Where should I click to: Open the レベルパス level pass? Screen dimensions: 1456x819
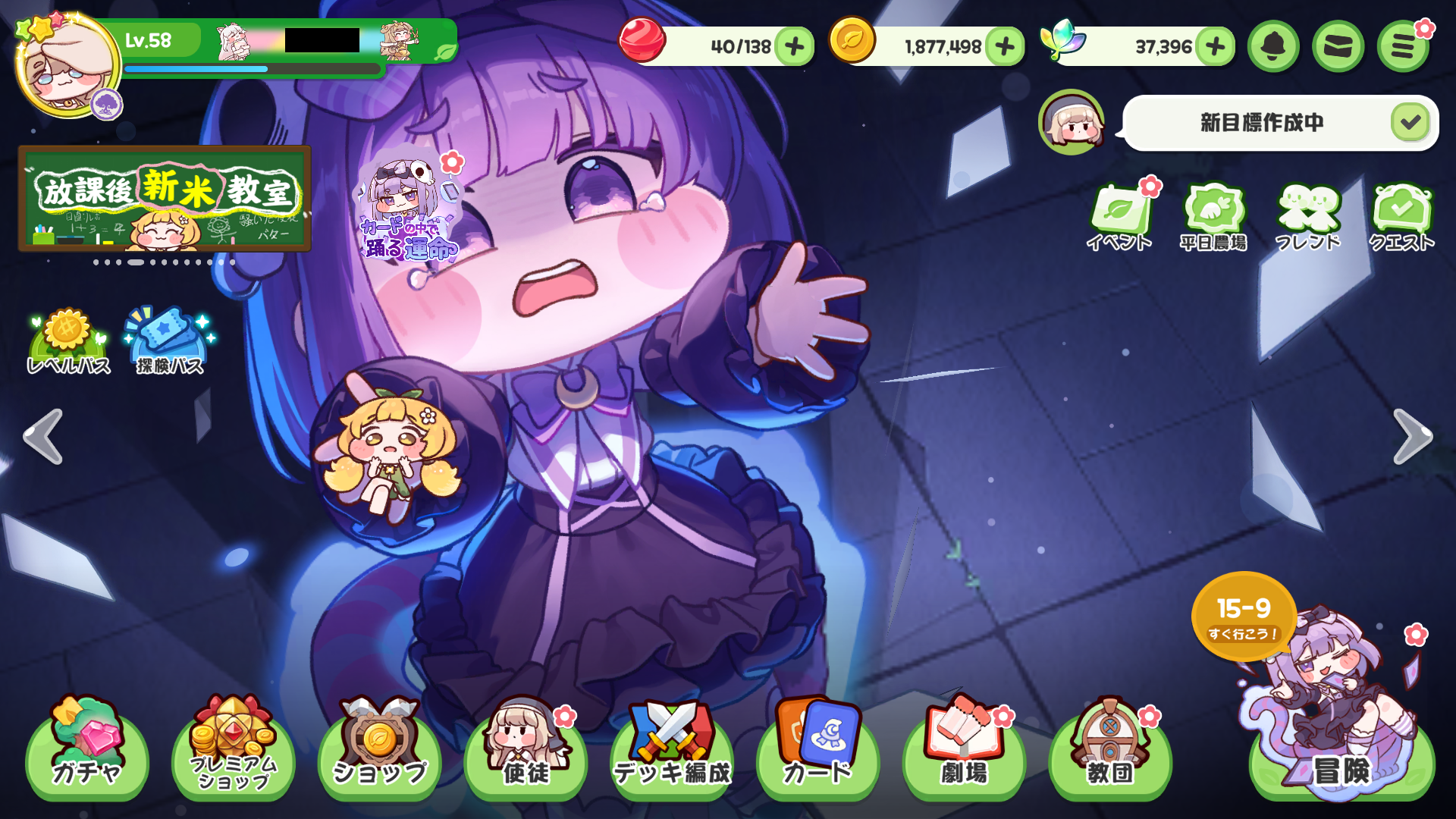tap(68, 343)
